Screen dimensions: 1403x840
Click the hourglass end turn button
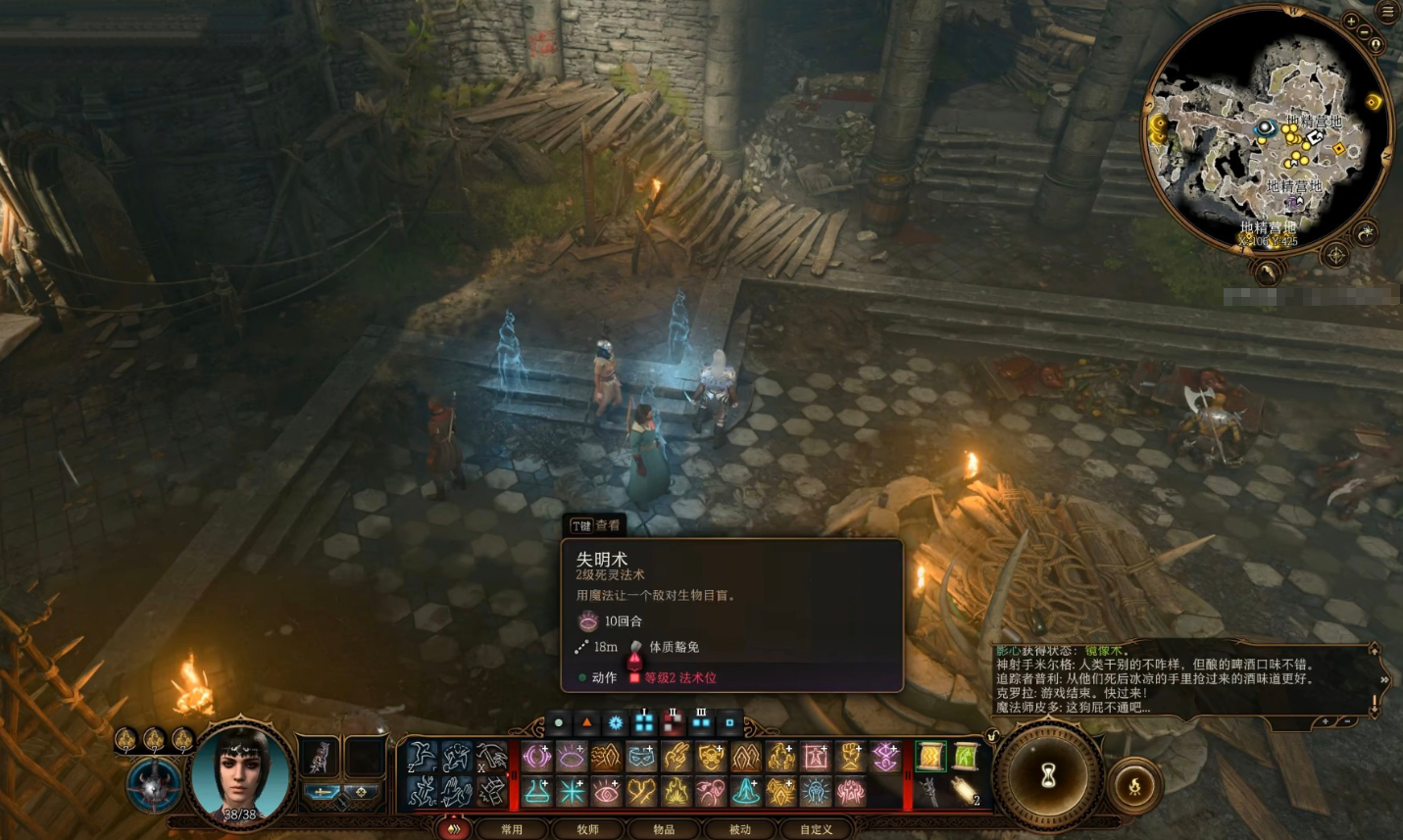[x=1048, y=776]
